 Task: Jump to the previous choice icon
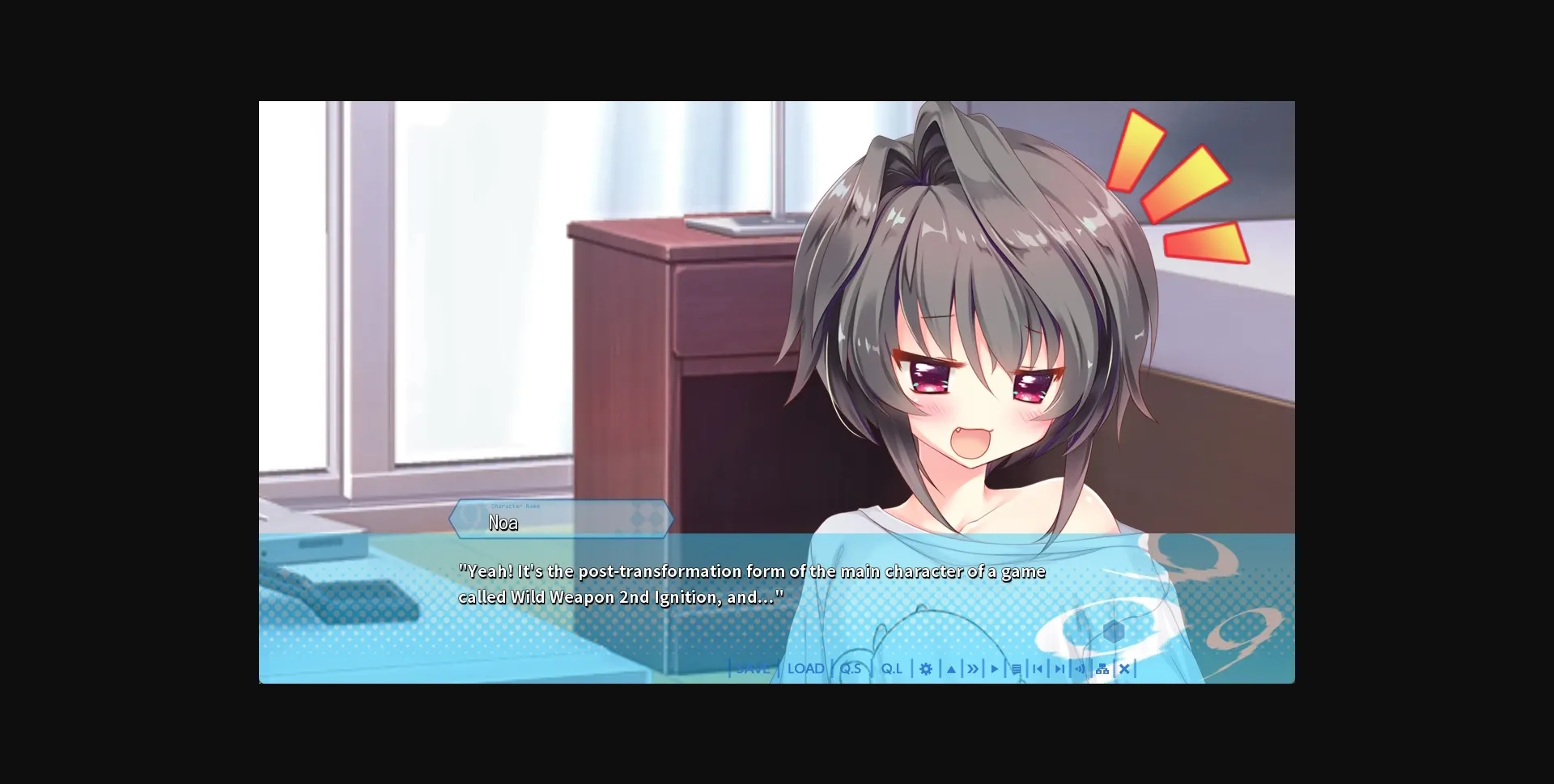pos(1038,669)
